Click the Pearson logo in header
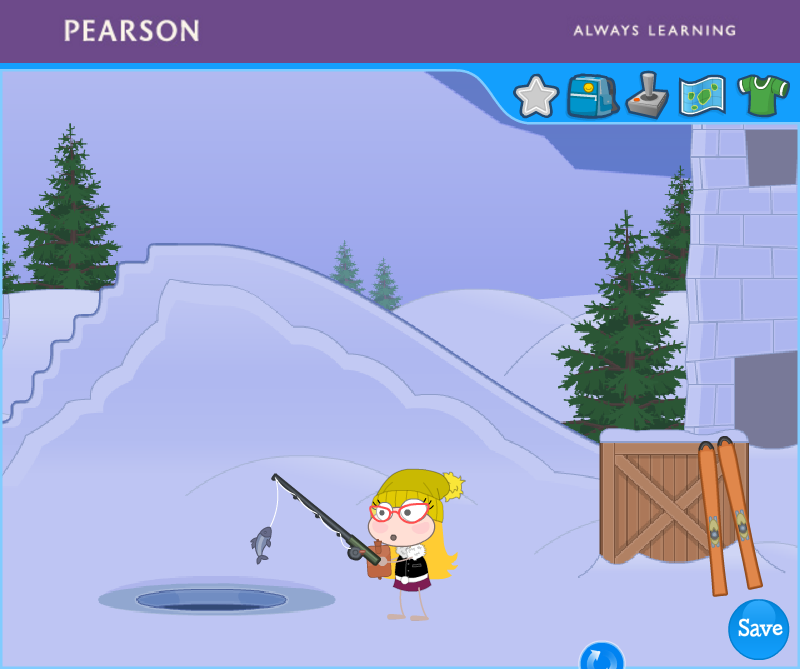 [131, 30]
